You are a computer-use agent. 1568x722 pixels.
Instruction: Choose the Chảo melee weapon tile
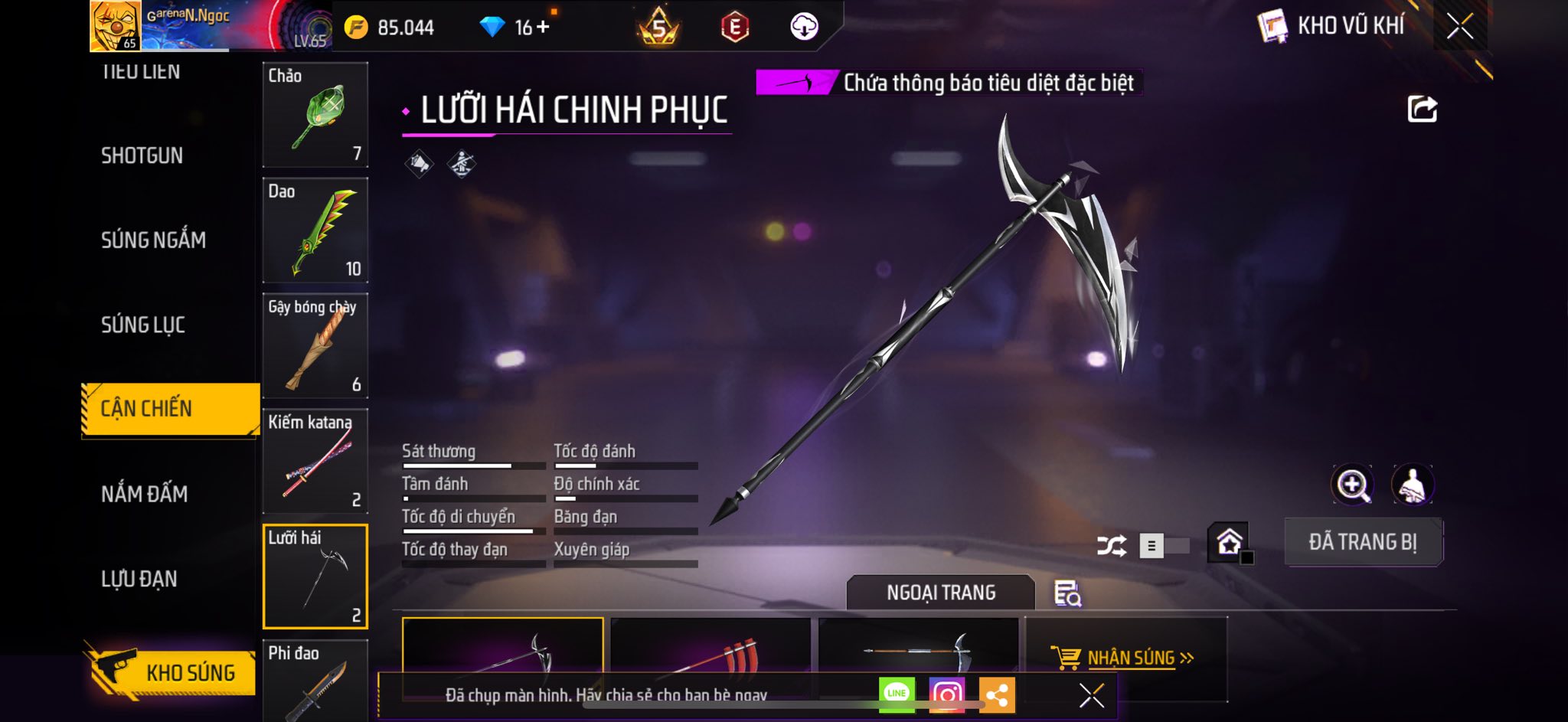[315, 115]
